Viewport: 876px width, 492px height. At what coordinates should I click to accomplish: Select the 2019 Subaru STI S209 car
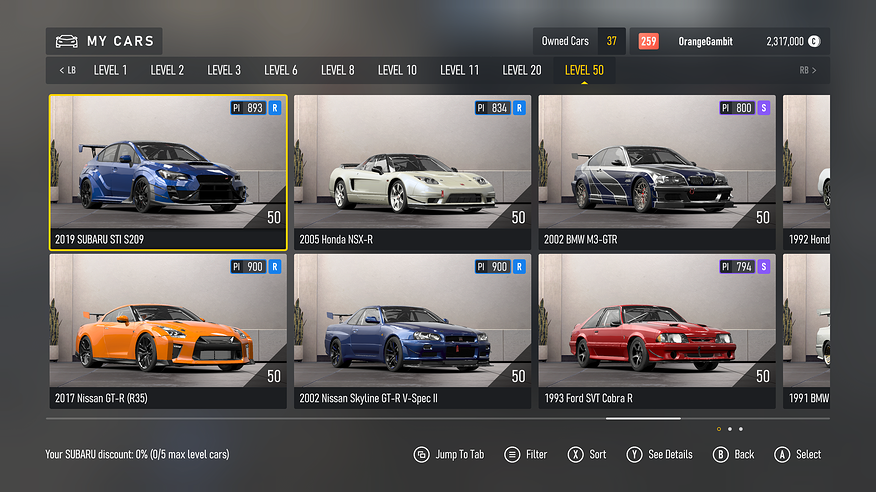[168, 172]
